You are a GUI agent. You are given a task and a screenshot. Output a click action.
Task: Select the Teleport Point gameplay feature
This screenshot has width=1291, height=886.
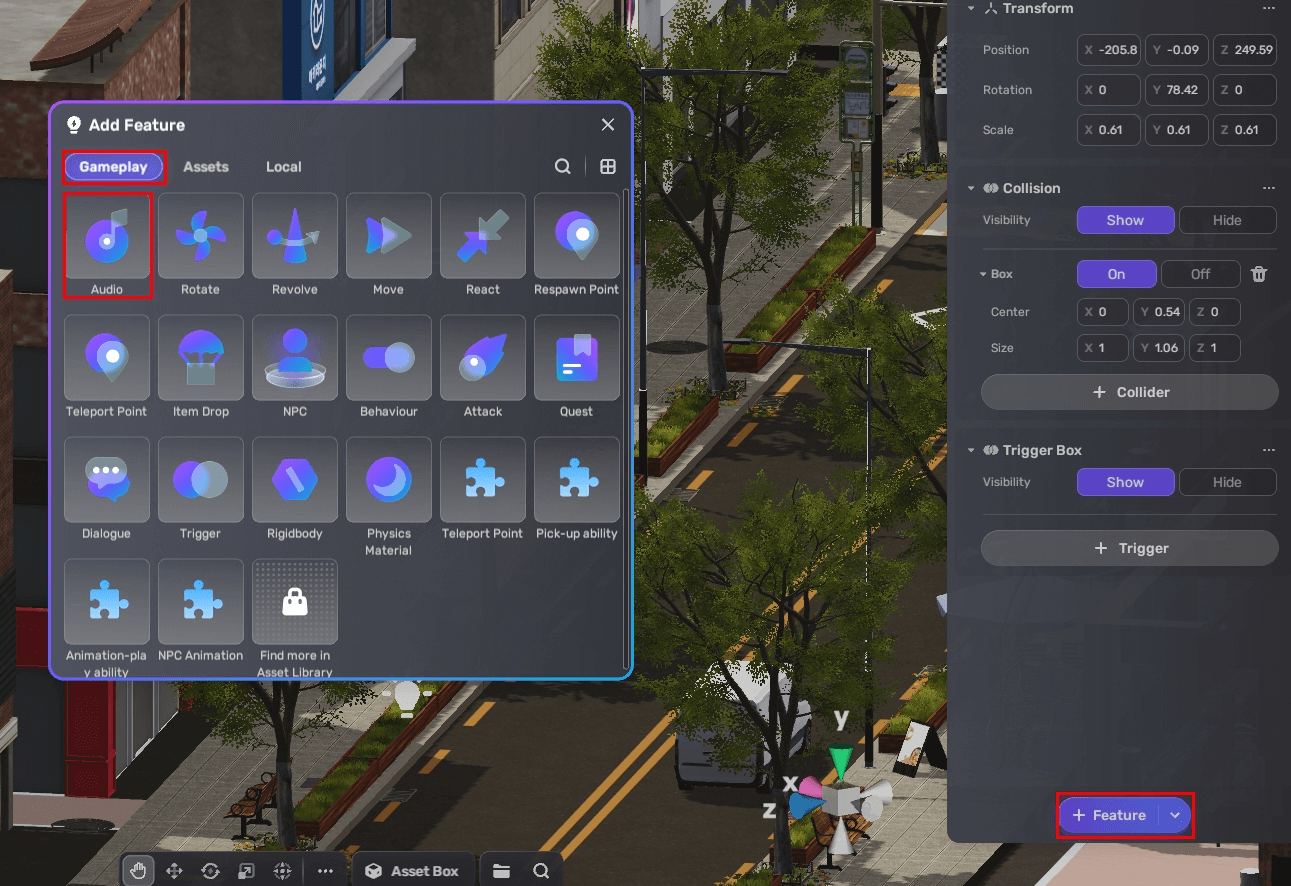tap(107, 358)
